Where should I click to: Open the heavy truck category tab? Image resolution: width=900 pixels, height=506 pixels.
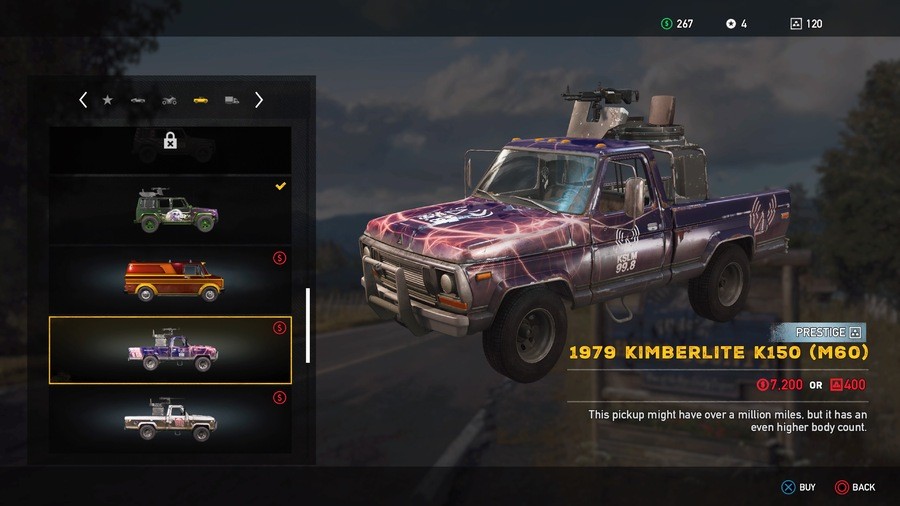click(231, 100)
